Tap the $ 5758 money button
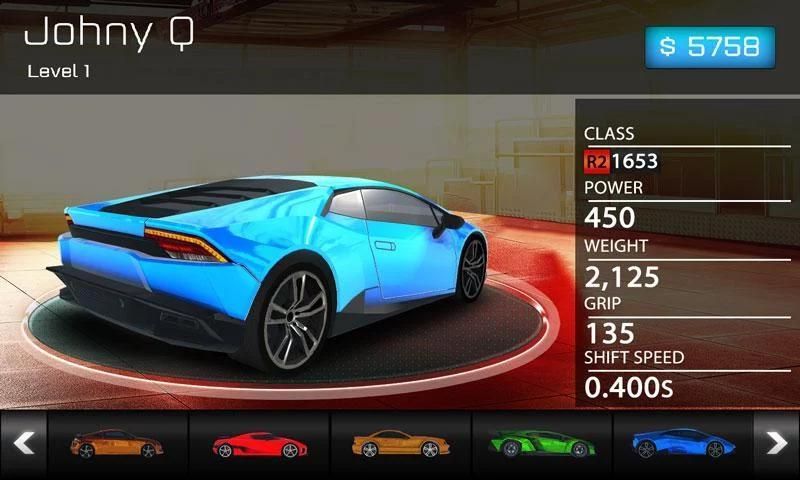Screen dimensions: 800x480 tap(709, 47)
